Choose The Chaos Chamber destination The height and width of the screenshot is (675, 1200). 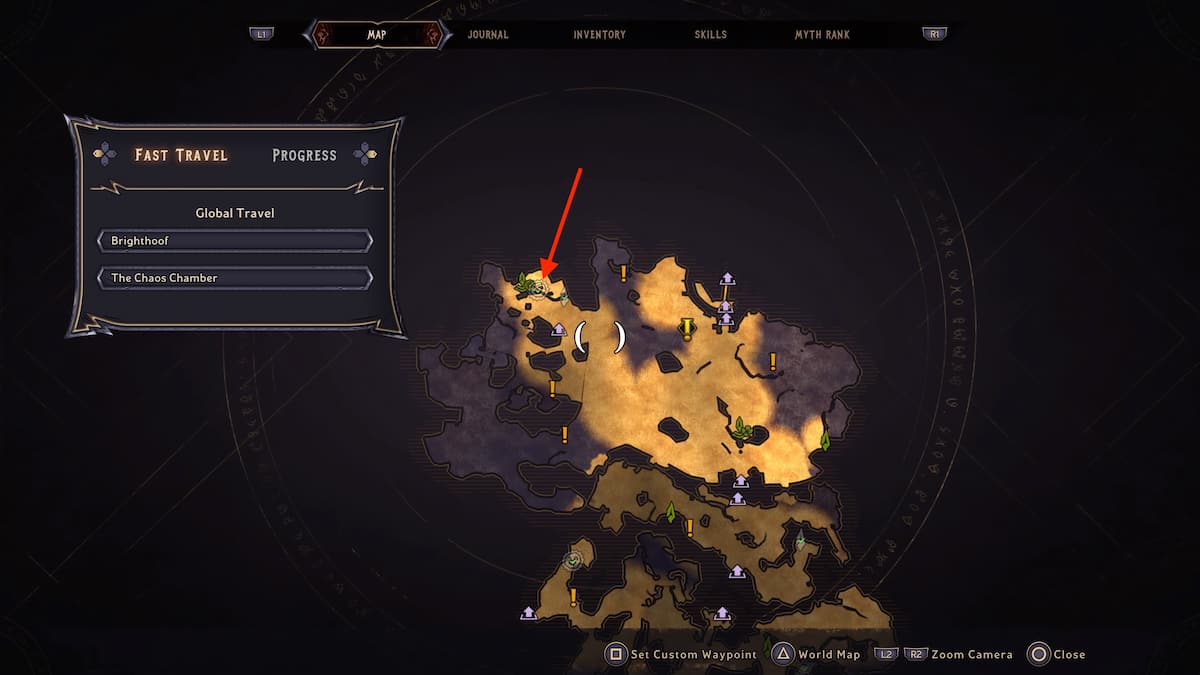click(x=235, y=278)
